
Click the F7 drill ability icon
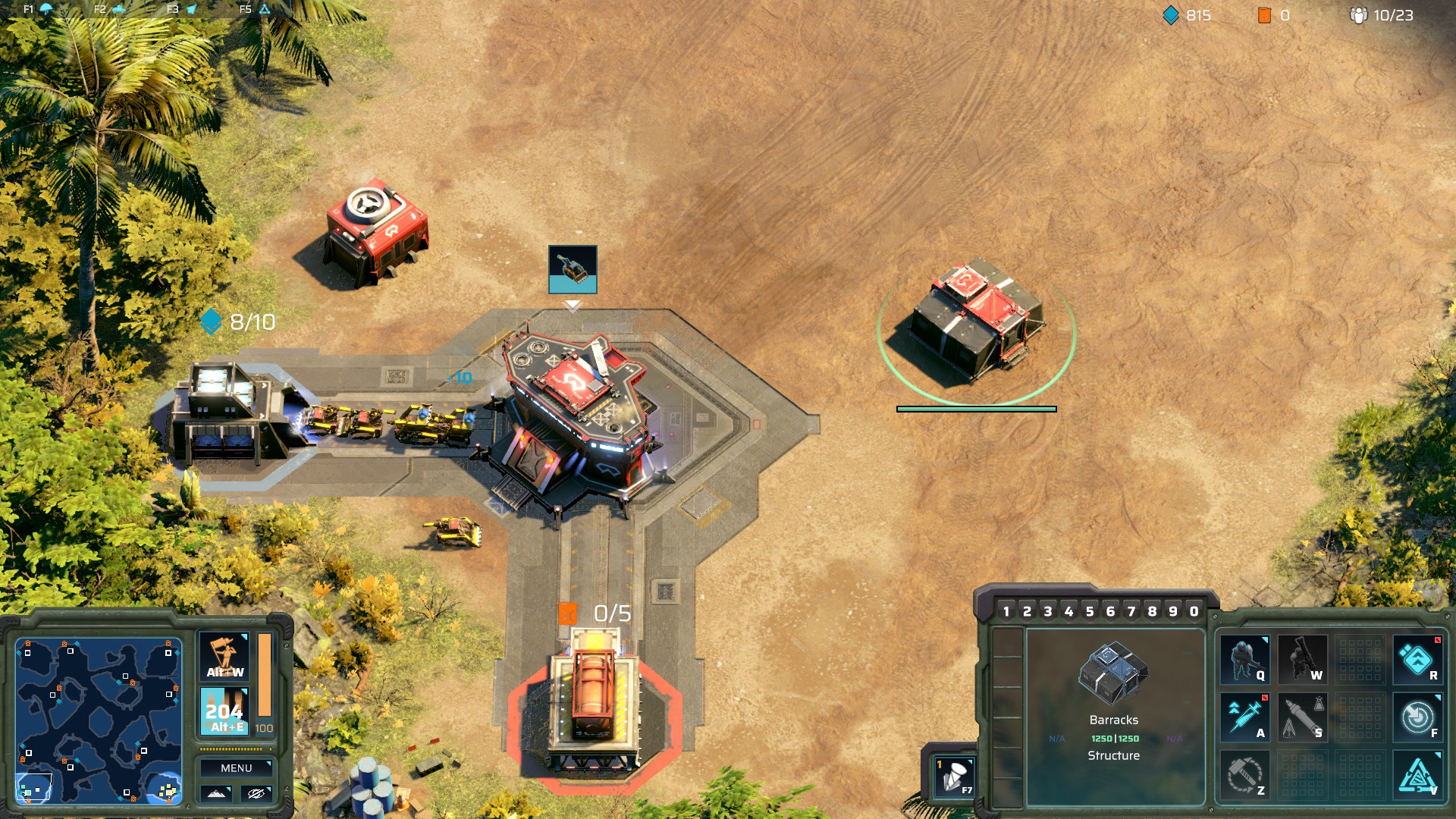click(x=954, y=777)
